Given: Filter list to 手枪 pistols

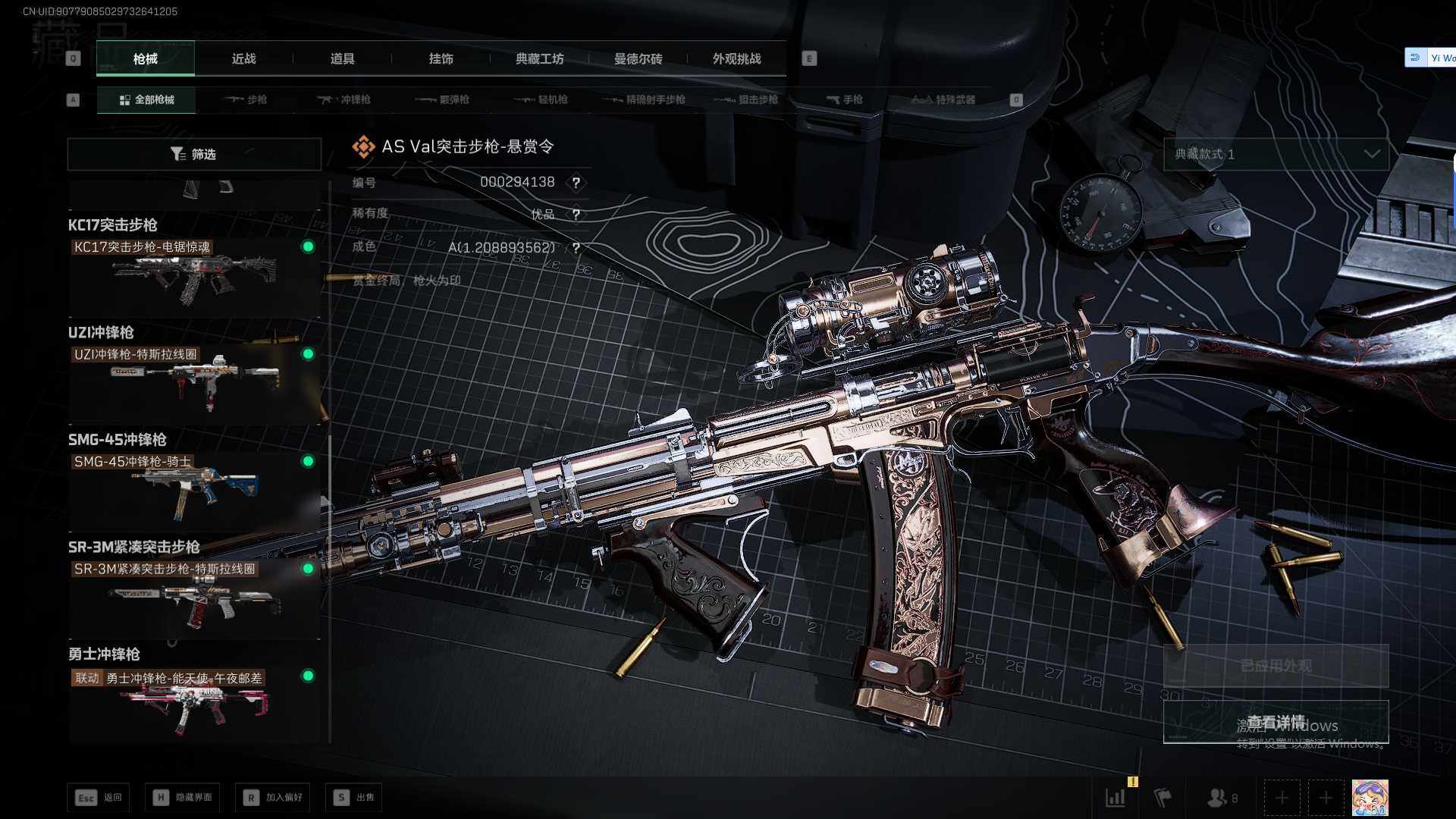Looking at the screenshot, I should click(845, 99).
